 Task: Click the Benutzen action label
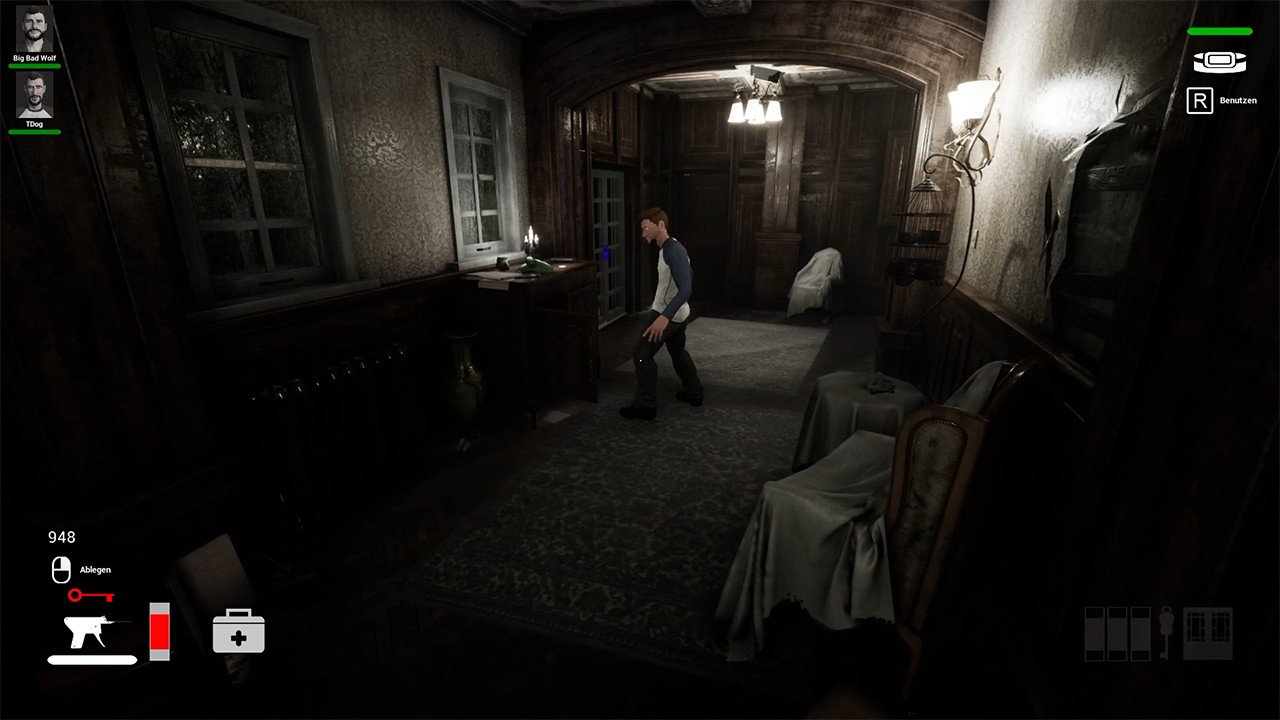click(1237, 100)
